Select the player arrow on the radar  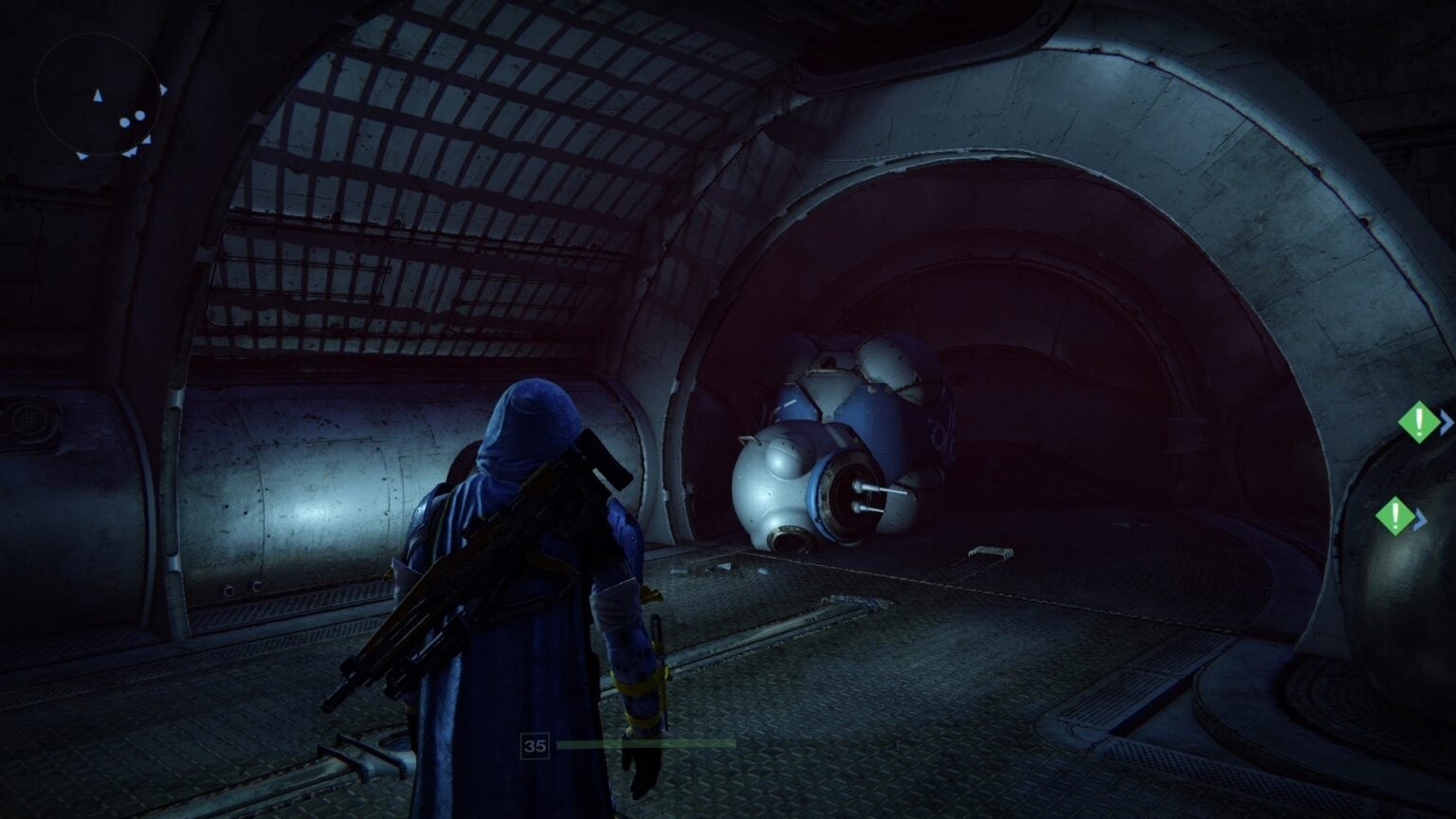[x=98, y=96]
